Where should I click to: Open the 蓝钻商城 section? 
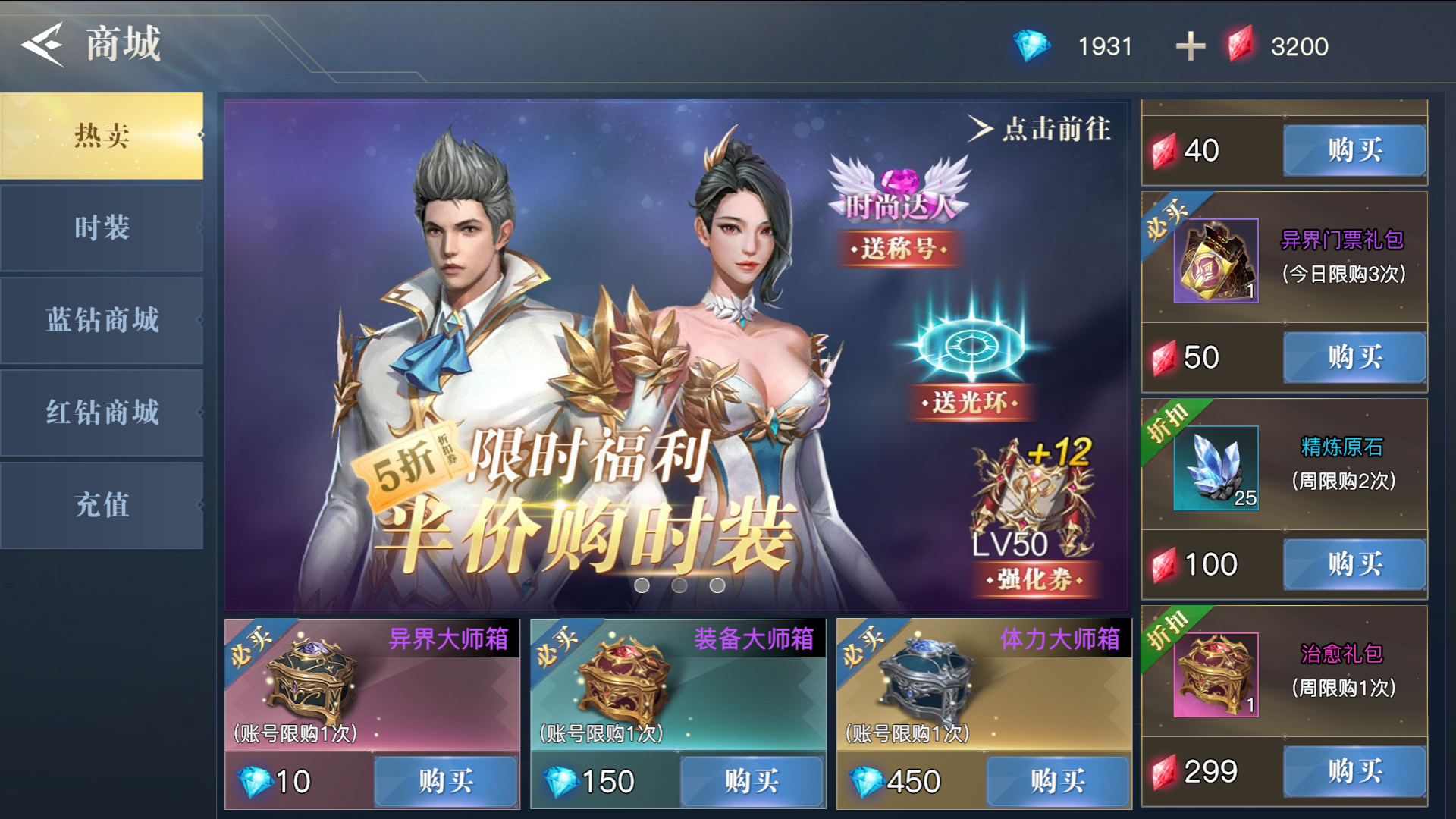[x=101, y=320]
